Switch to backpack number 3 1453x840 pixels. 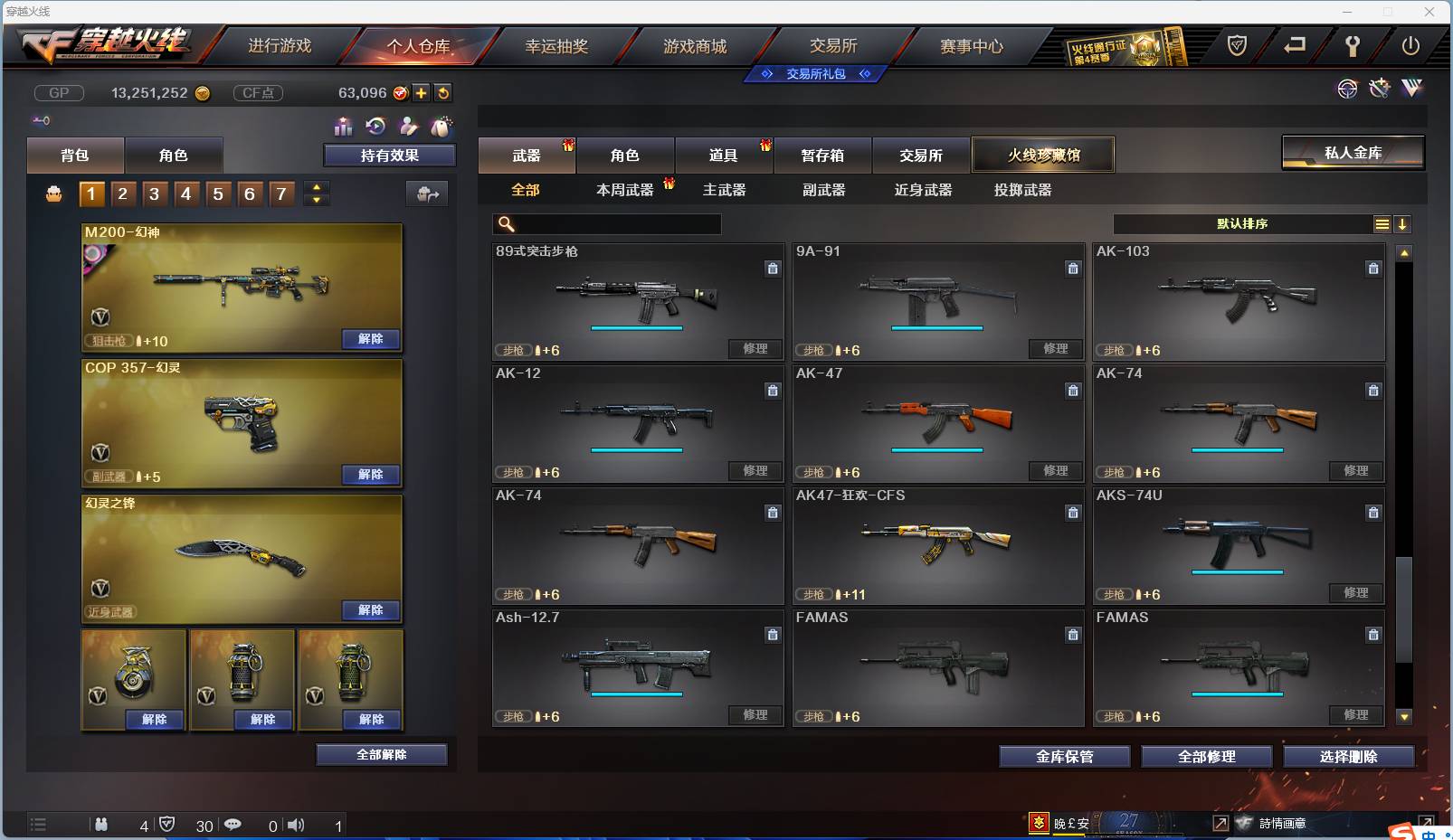click(x=154, y=193)
